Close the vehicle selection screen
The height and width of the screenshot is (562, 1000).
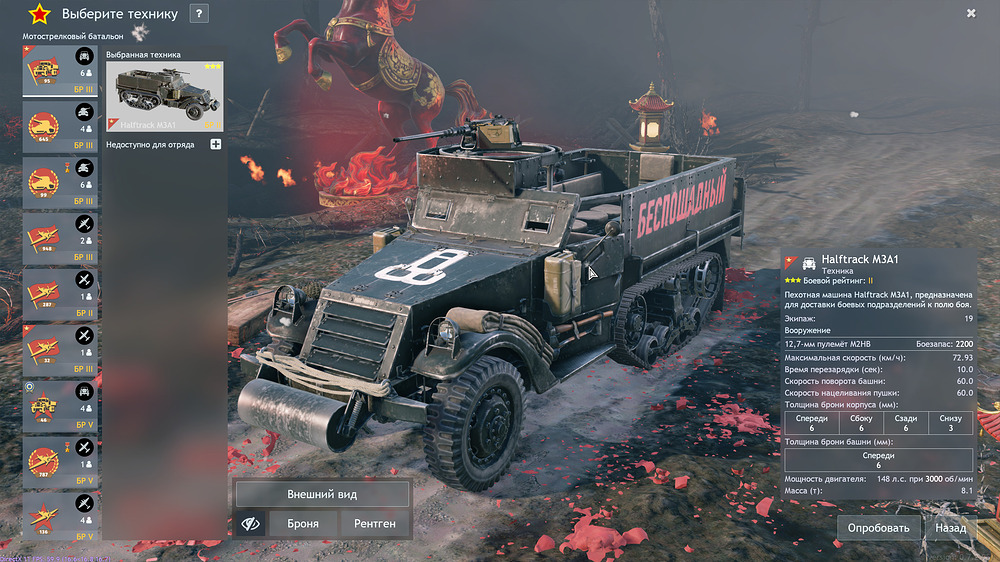[971, 13]
